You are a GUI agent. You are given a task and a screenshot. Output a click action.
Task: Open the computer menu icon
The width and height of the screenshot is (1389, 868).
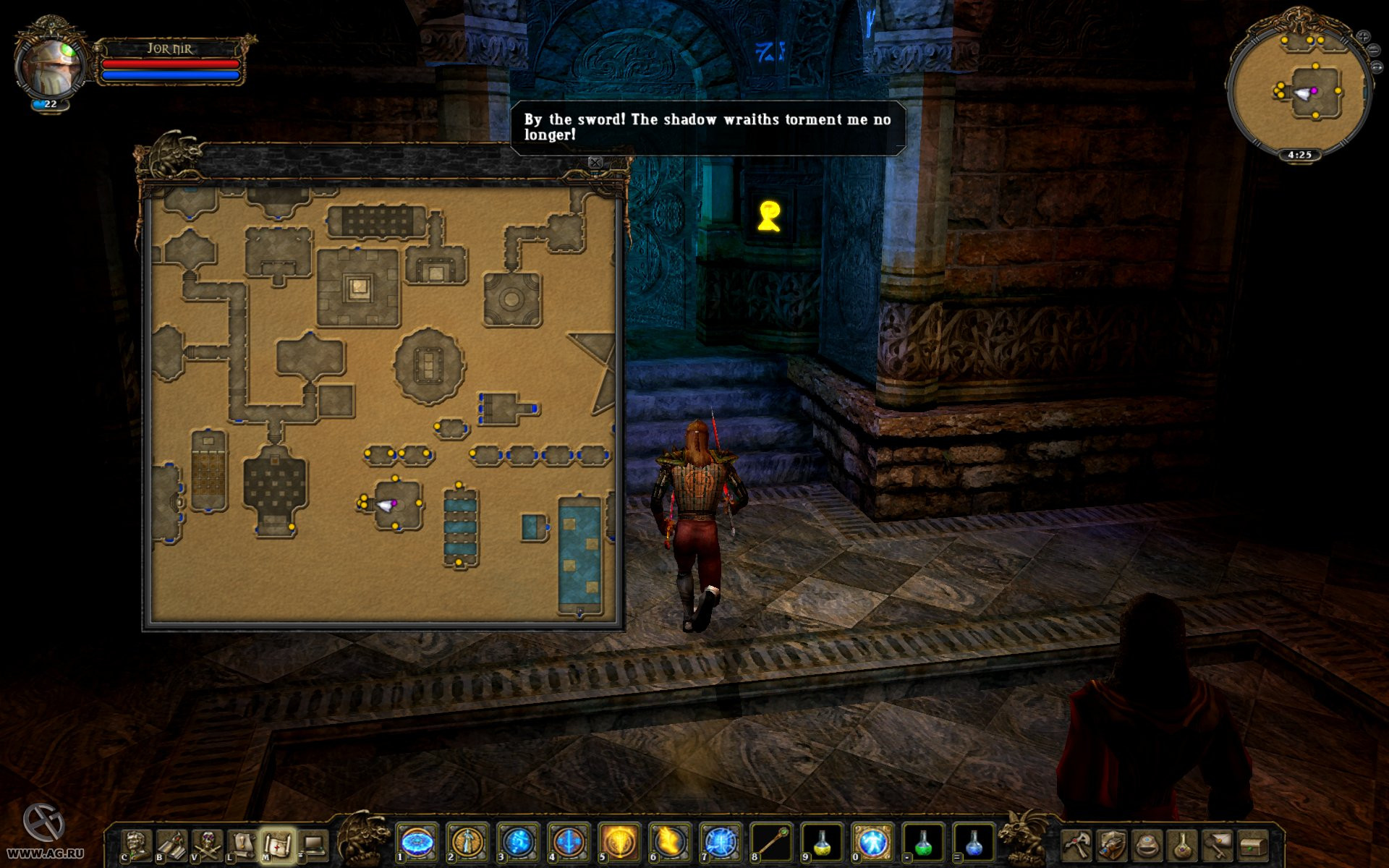313,844
